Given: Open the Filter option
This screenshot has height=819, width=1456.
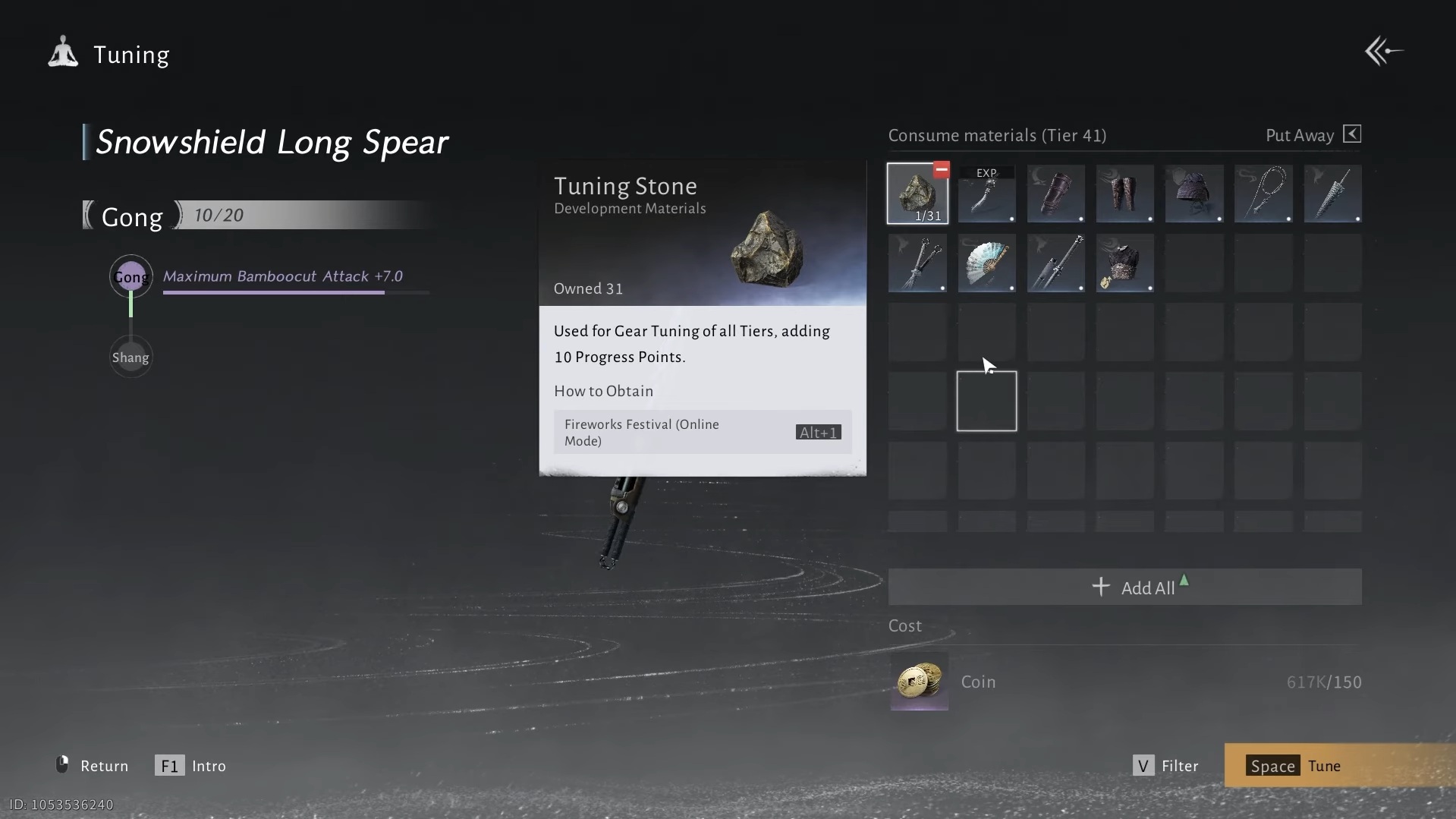Looking at the screenshot, I should pyautogui.click(x=1166, y=765).
